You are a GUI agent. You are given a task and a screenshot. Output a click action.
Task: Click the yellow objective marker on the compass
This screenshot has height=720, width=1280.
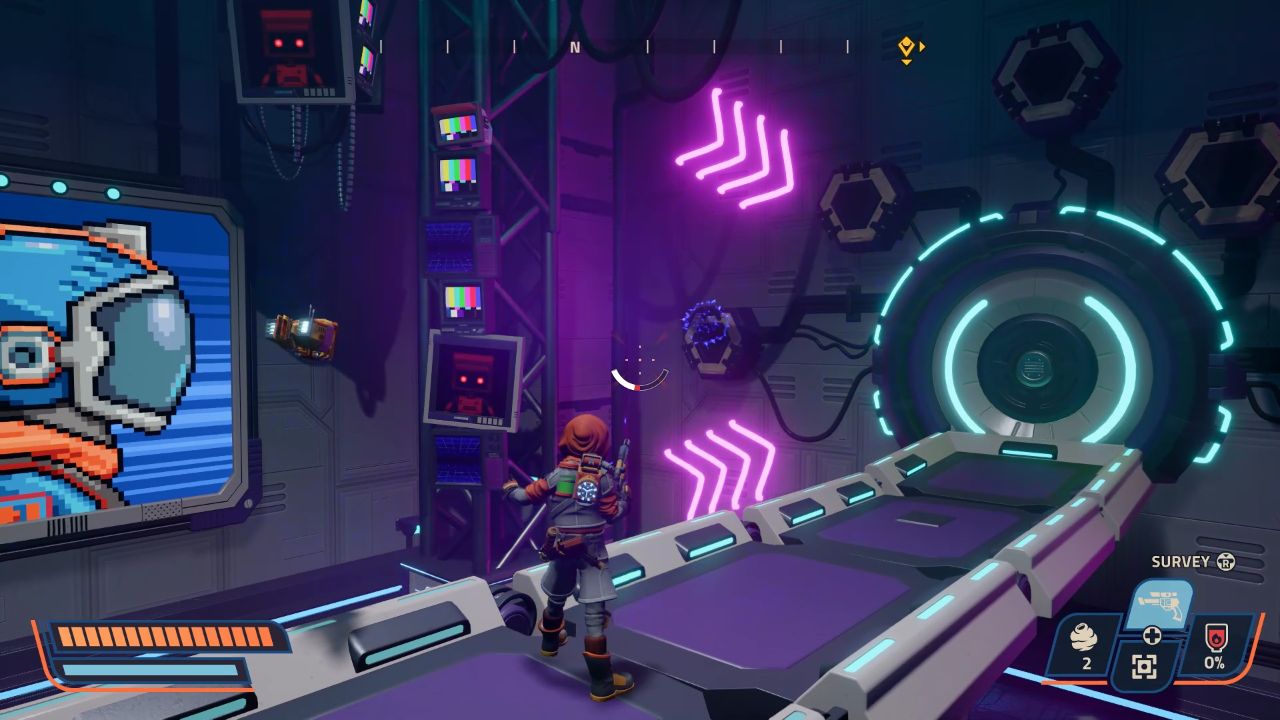906,46
